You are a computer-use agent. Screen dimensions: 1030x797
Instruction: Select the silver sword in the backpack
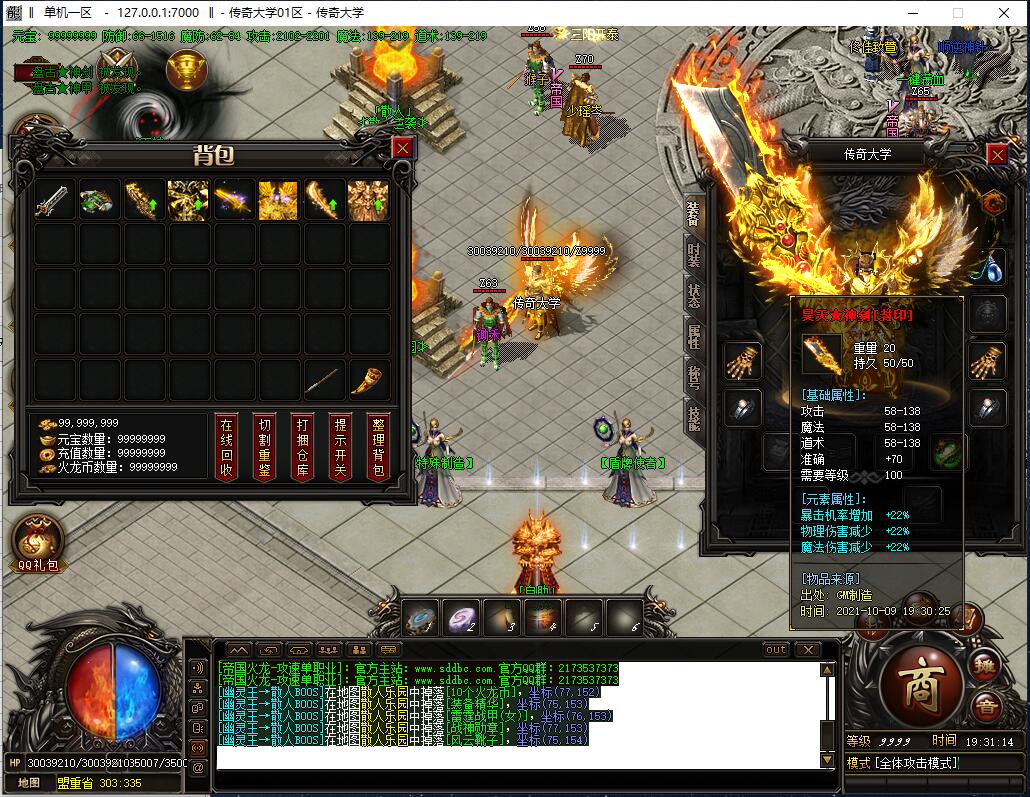pos(53,200)
